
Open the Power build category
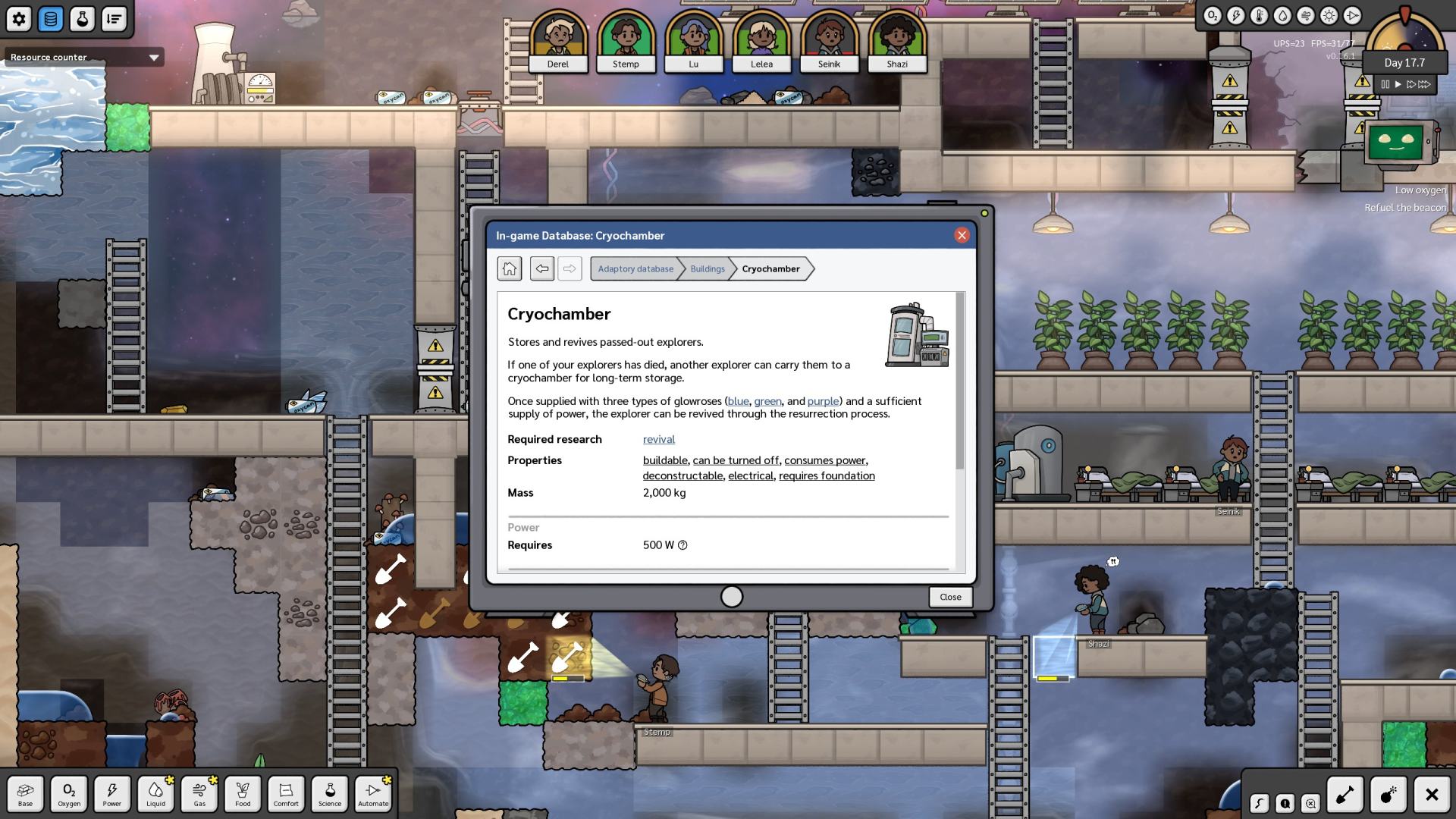pos(112,793)
